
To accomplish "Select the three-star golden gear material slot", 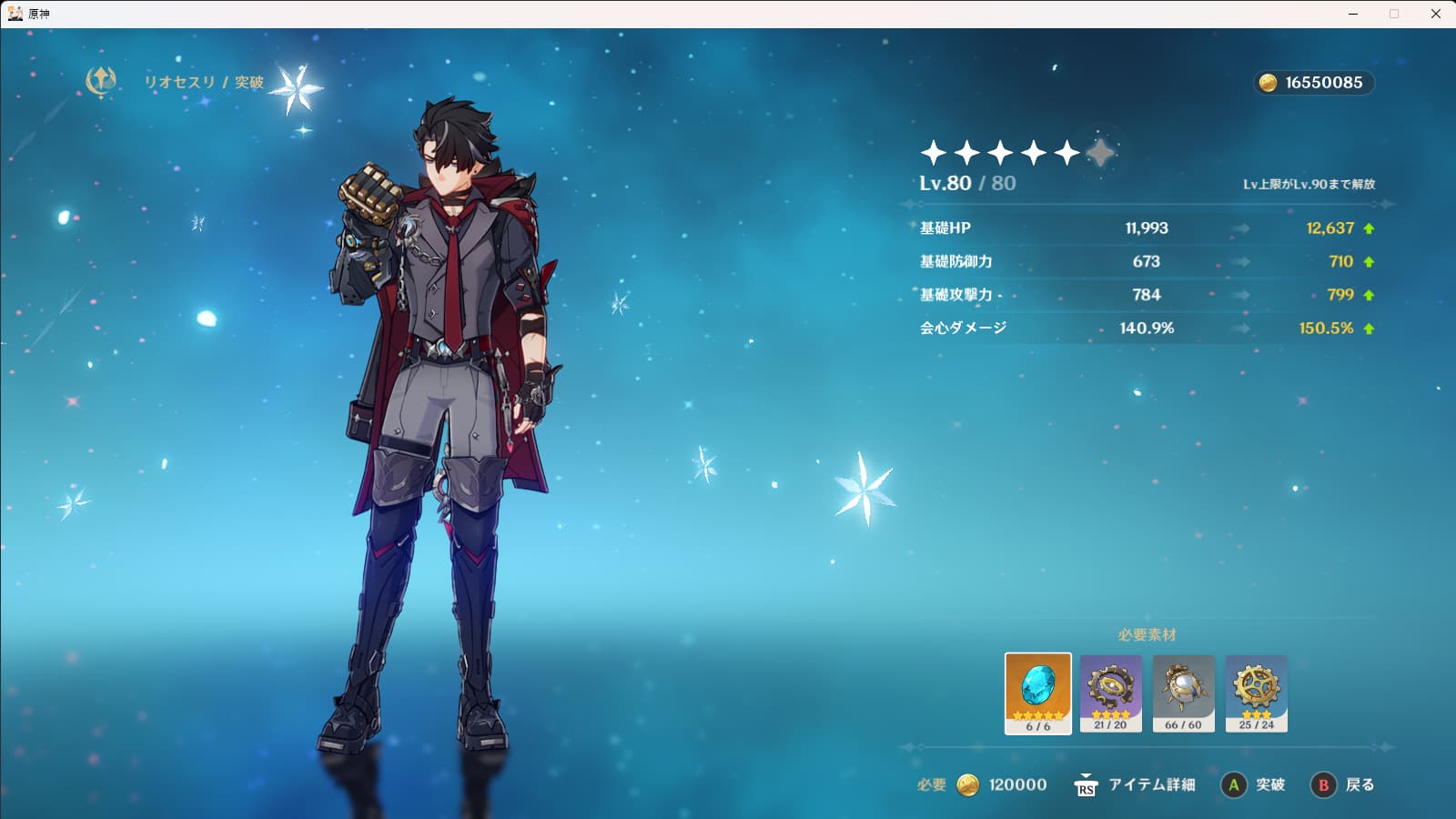I will coord(1256,693).
